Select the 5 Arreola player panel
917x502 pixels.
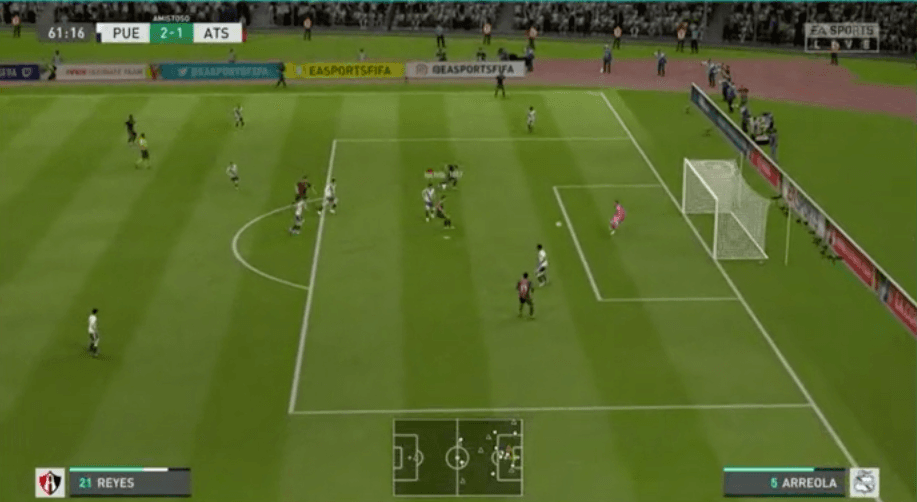(x=783, y=483)
